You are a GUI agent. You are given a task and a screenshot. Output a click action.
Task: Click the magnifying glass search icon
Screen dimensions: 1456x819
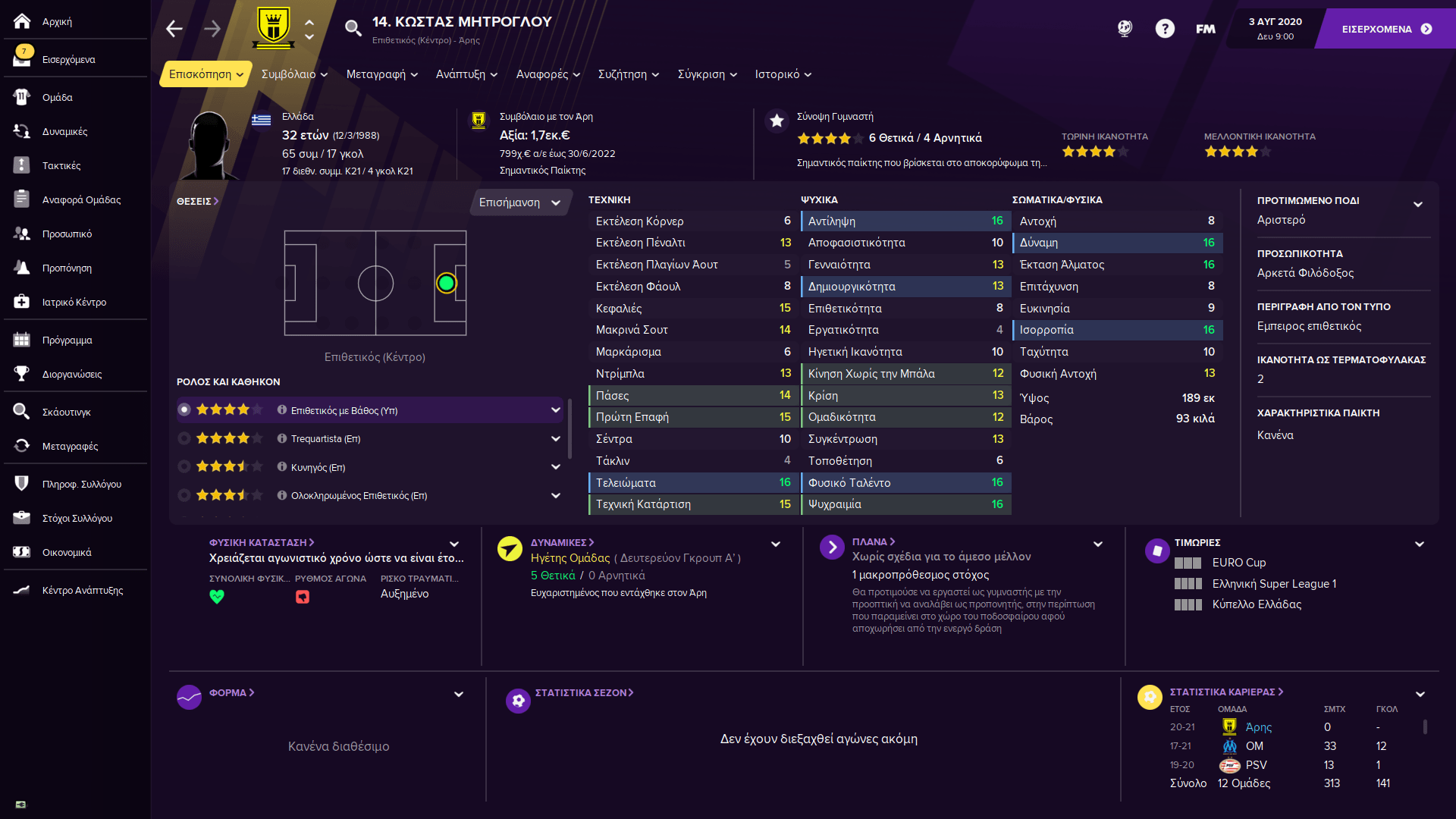pos(353,29)
